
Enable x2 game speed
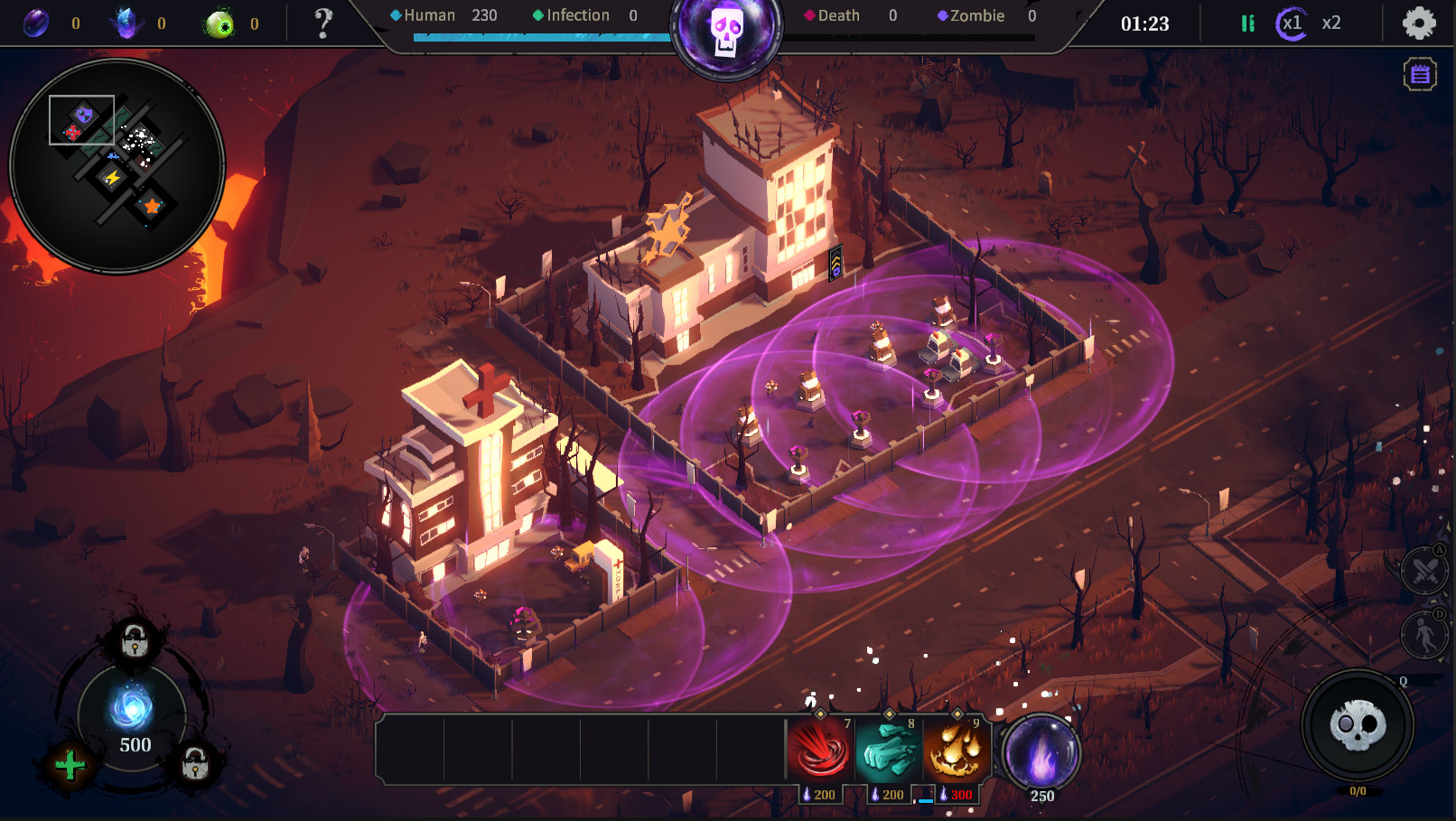coord(1330,23)
